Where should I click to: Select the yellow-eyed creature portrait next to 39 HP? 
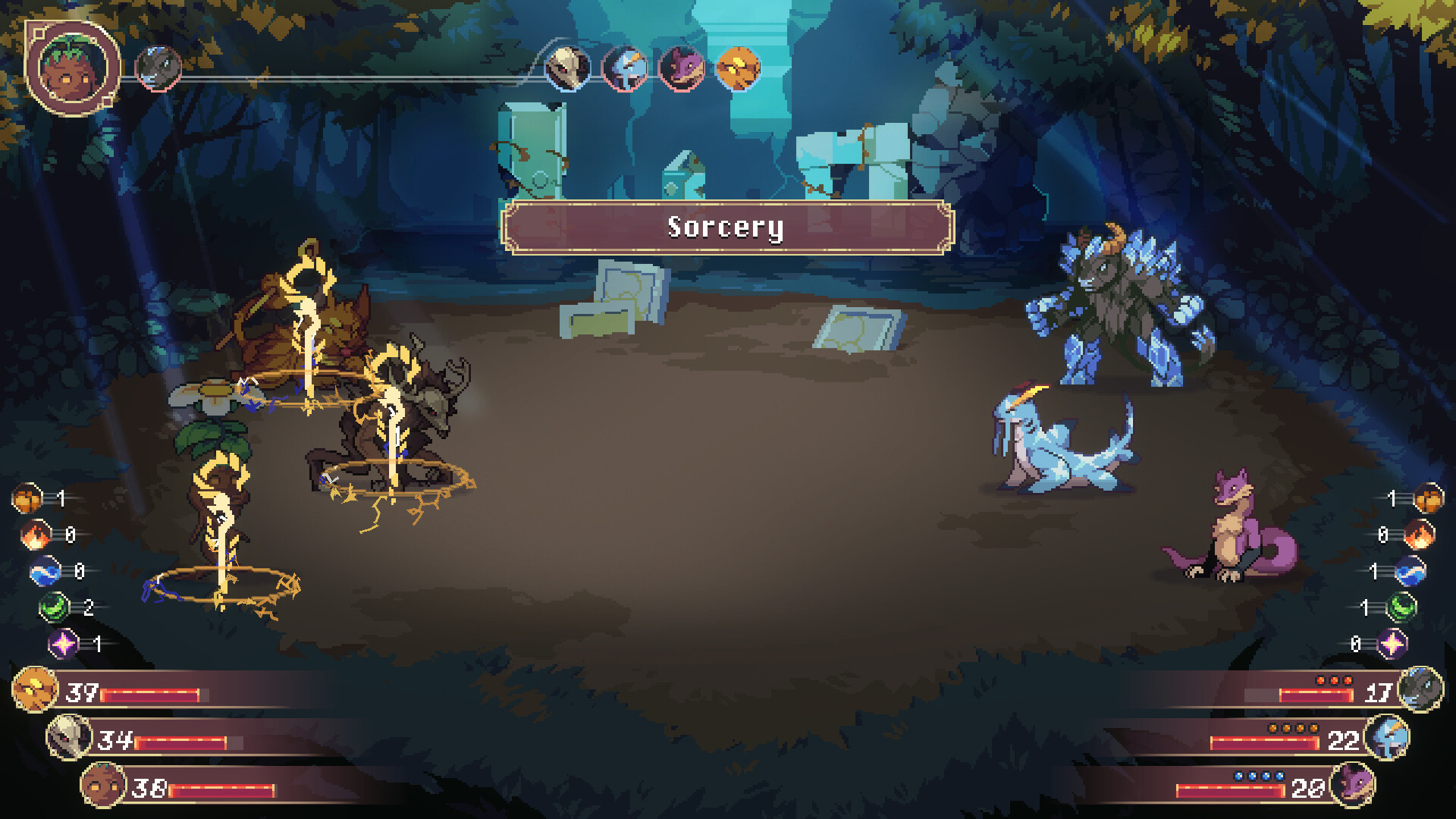pyautogui.click(x=33, y=692)
